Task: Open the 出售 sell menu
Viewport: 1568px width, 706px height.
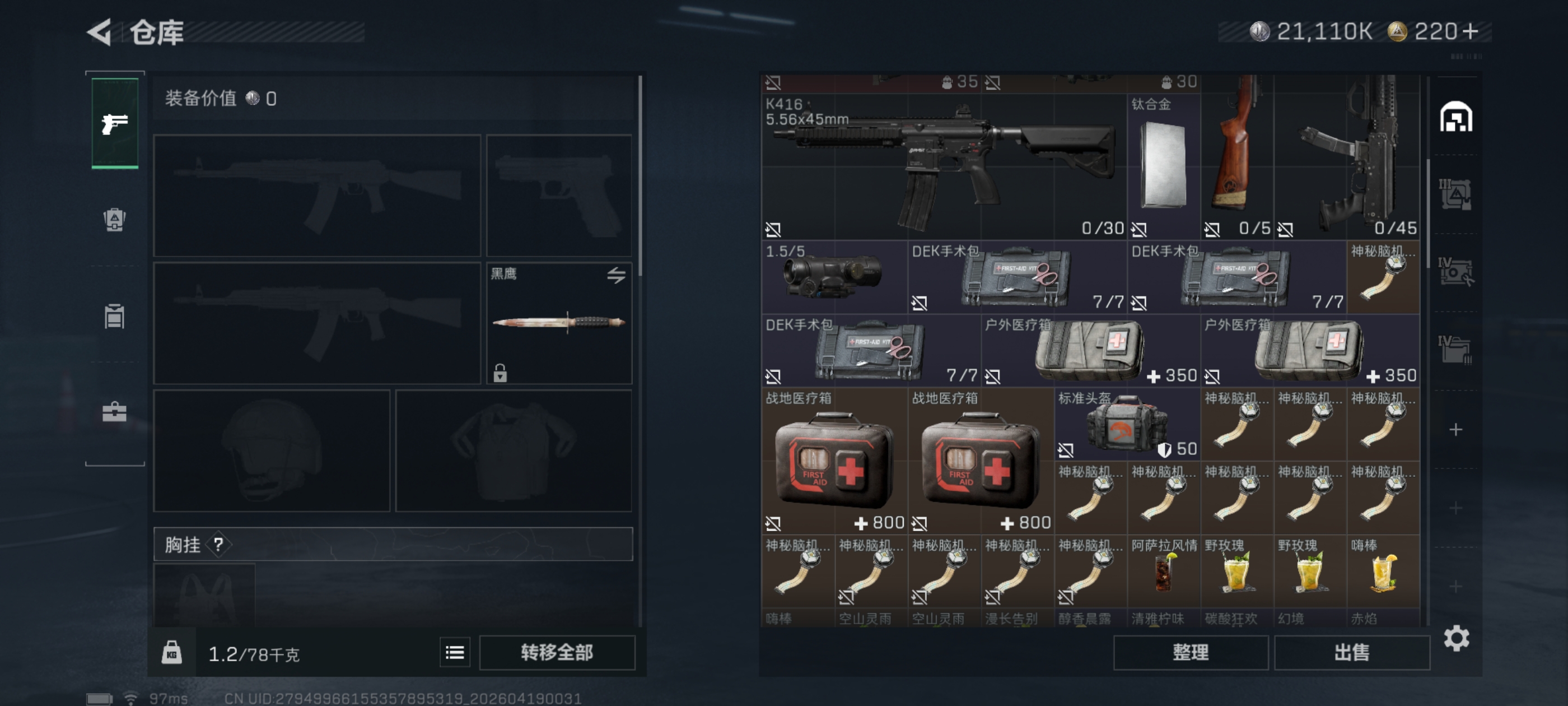Action: pos(1351,652)
